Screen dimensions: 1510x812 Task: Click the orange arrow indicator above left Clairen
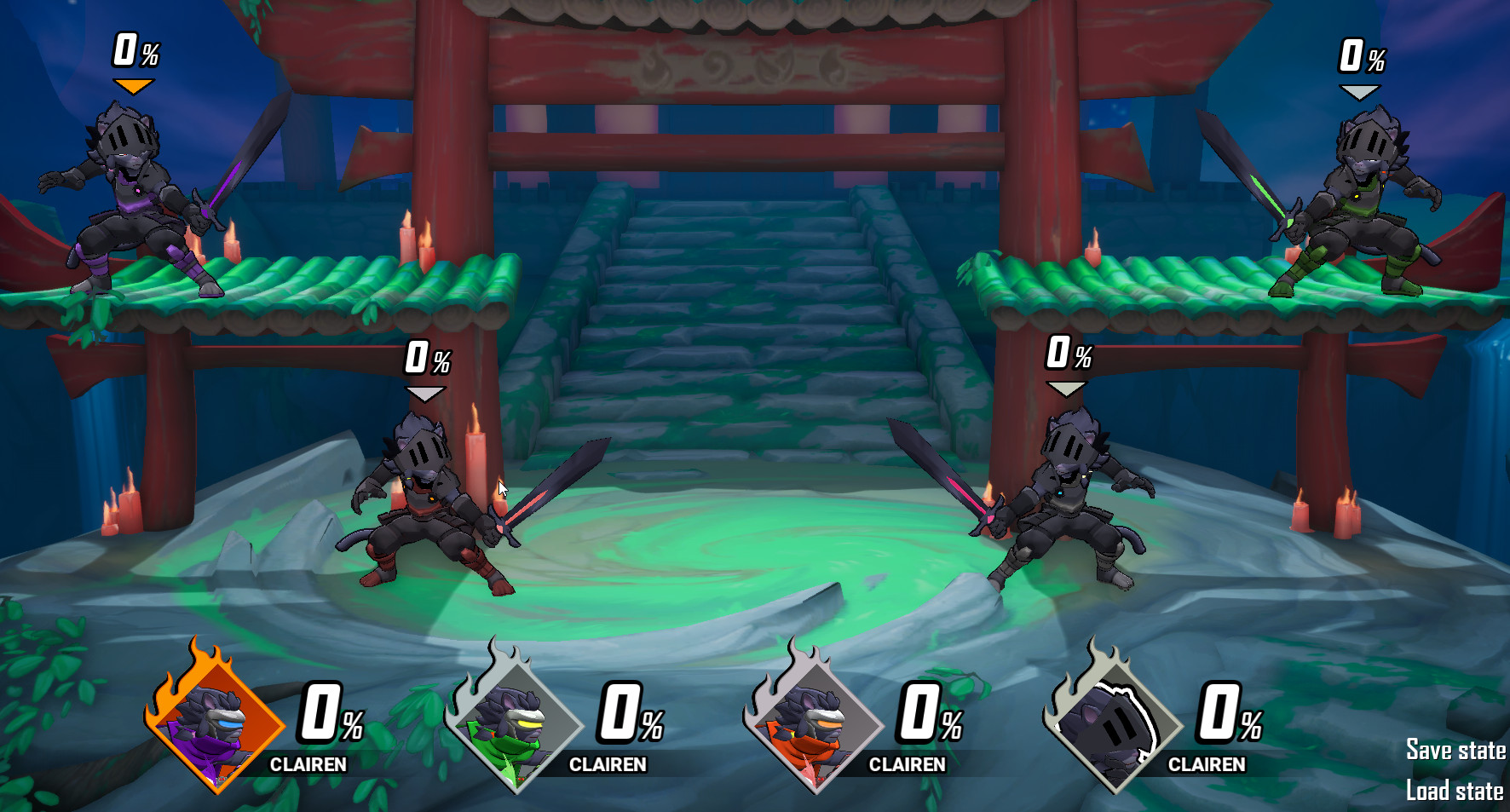tap(132, 85)
